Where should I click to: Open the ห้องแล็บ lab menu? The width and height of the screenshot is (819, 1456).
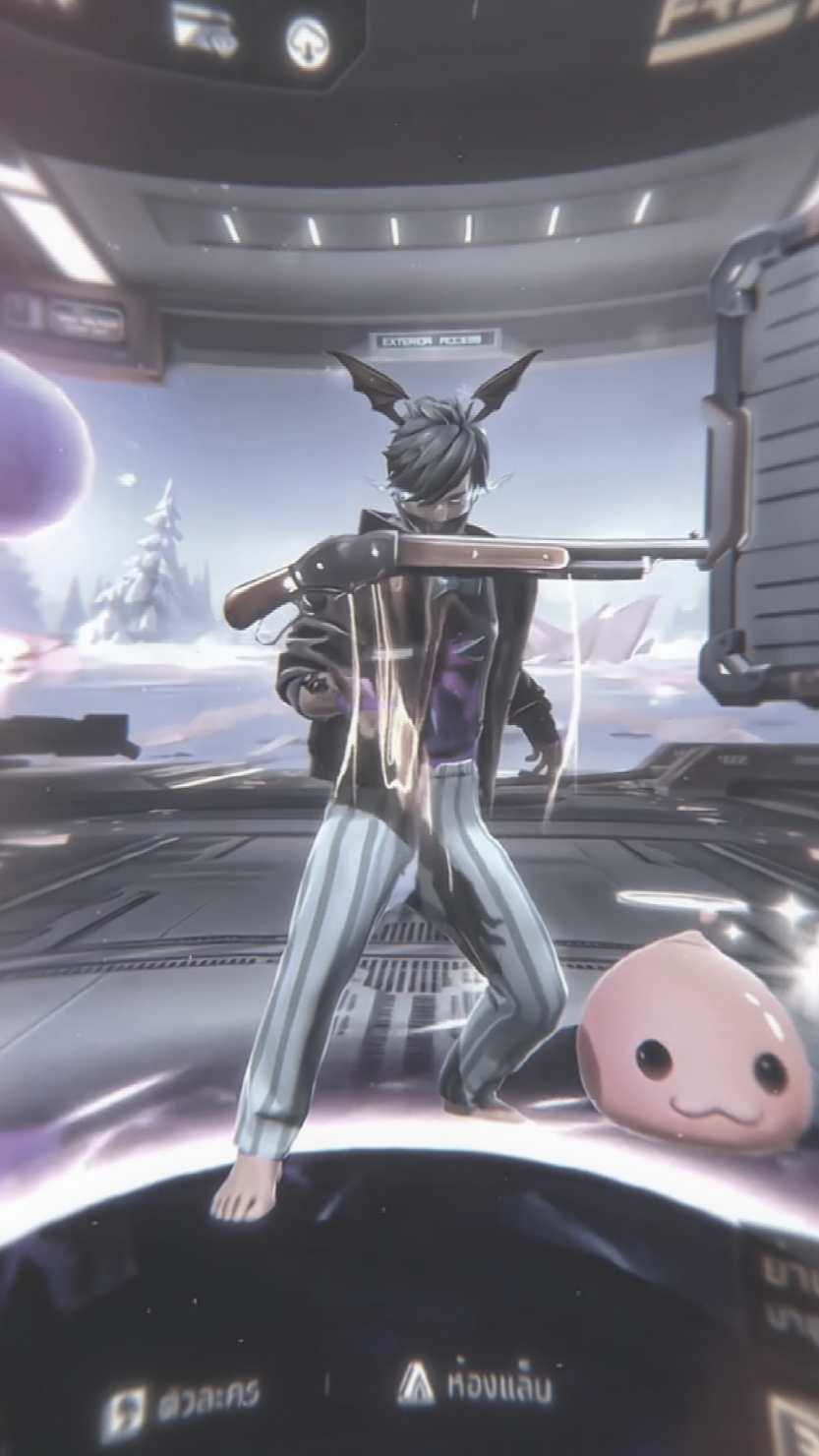coord(475,1385)
